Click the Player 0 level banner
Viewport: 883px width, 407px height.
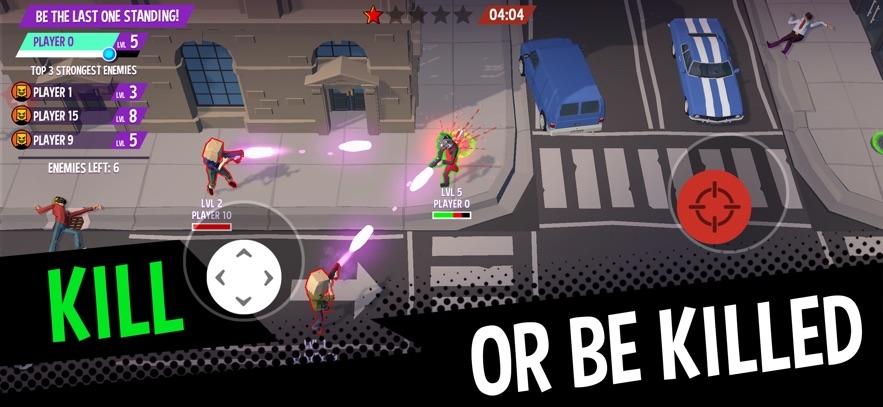[80, 42]
